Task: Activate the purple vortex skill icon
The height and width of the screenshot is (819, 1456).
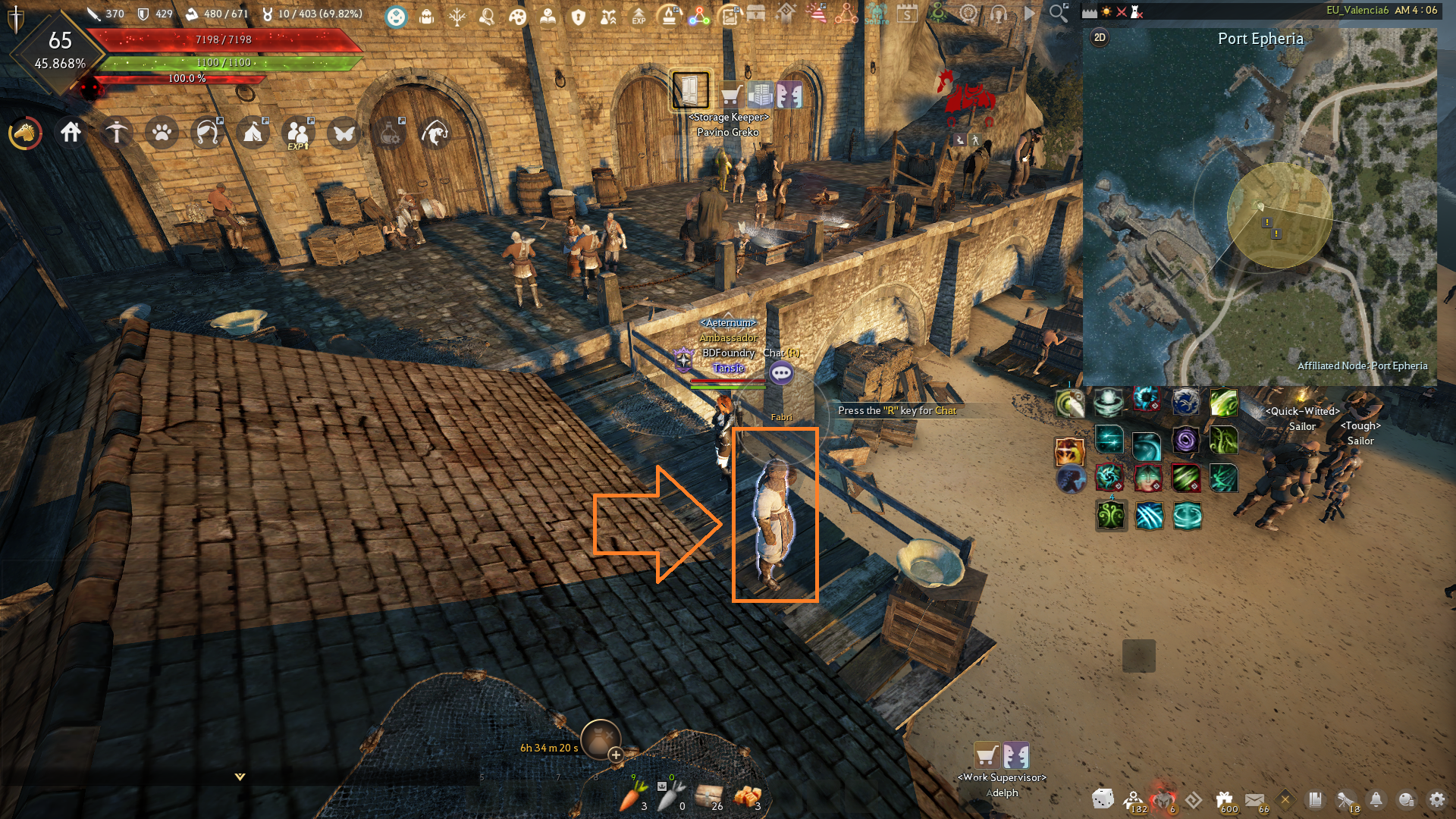Action: 1185,440
